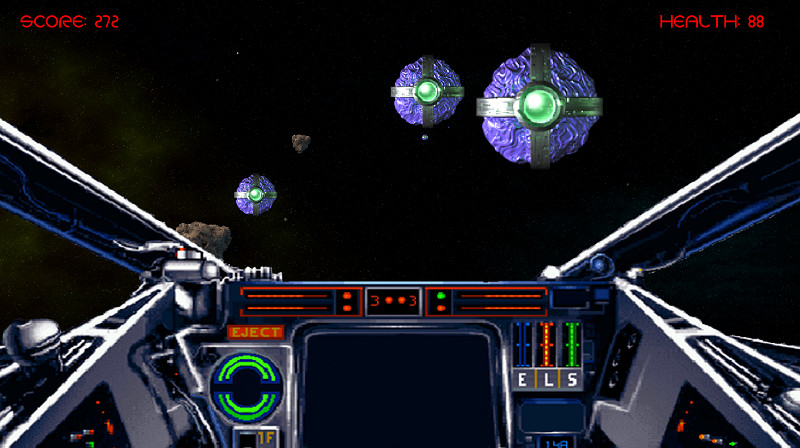Click the S shield power label
Screen dimensions: 800x448
572,380
